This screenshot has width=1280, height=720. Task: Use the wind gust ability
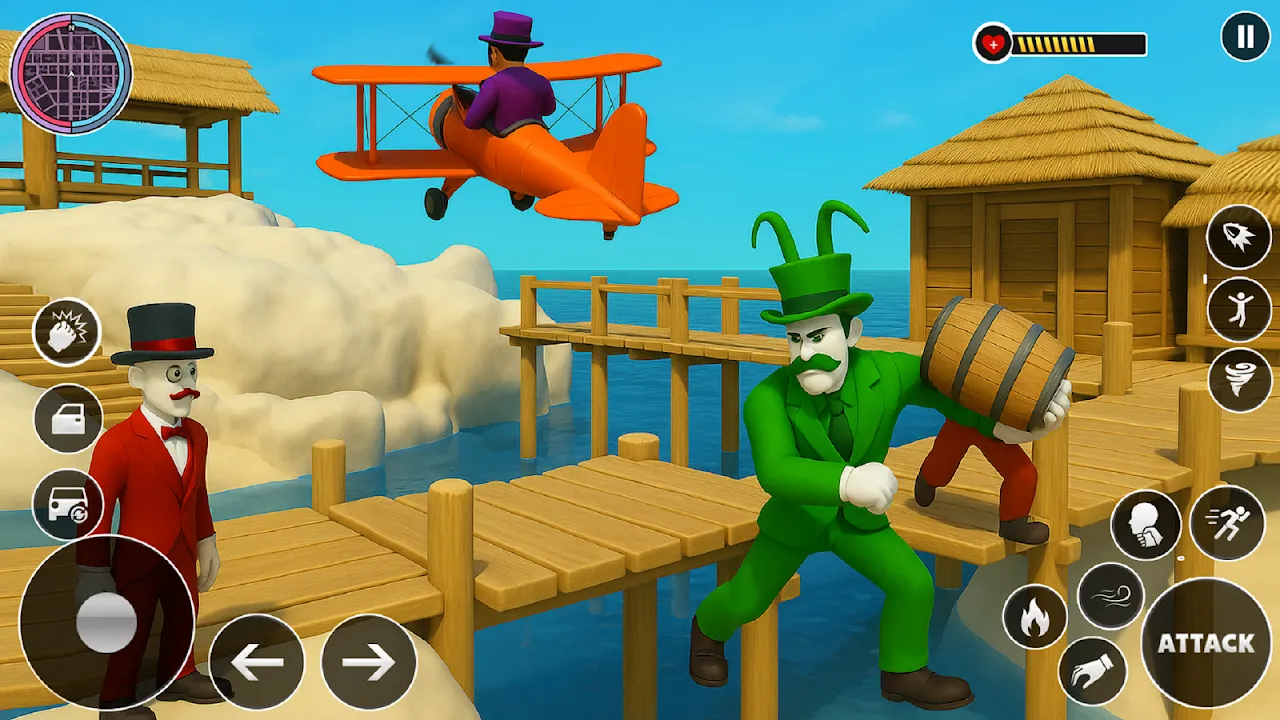tap(1111, 595)
